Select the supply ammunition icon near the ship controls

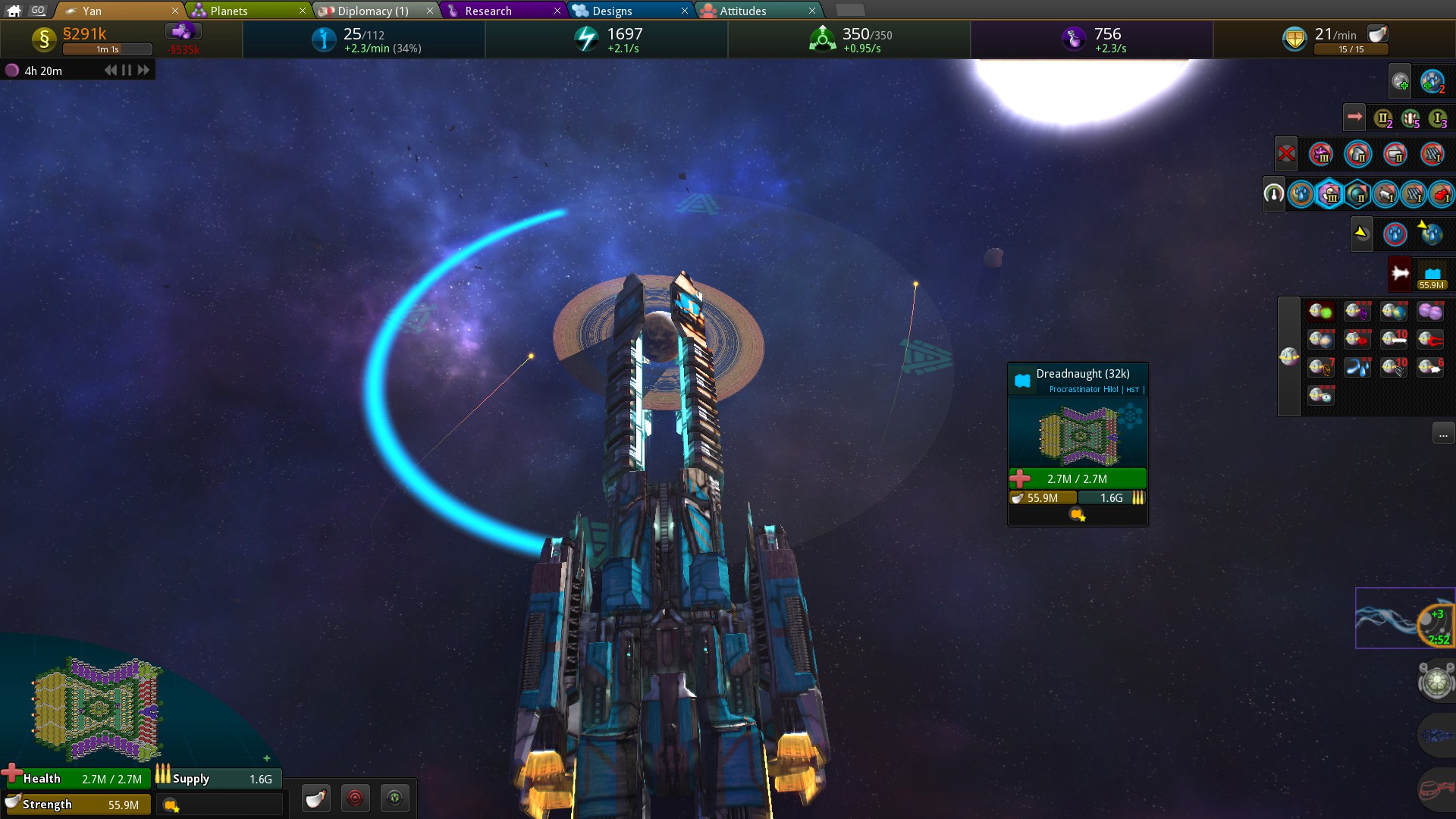click(316, 798)
